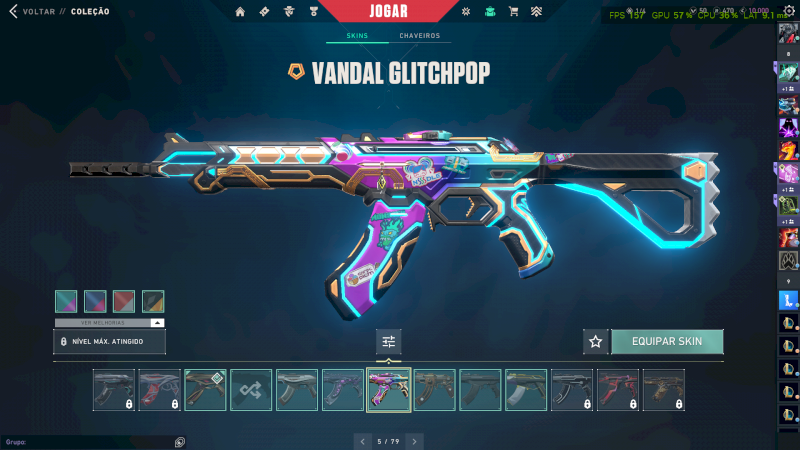Open the home icon in top navigation
The width and height of the screenshot is (800, 450).
(x=240, y=12)
